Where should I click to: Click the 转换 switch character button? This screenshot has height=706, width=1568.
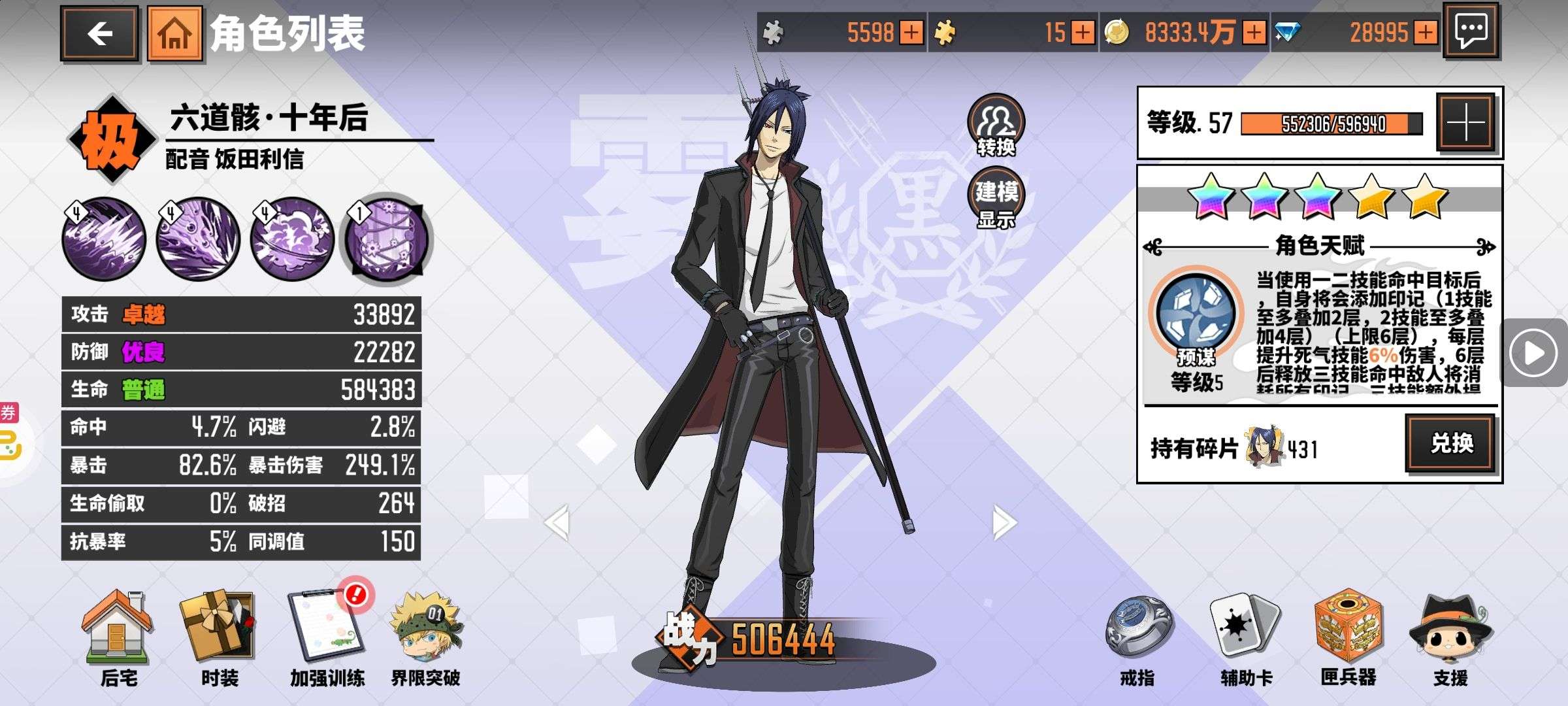[x=996, y=126]
